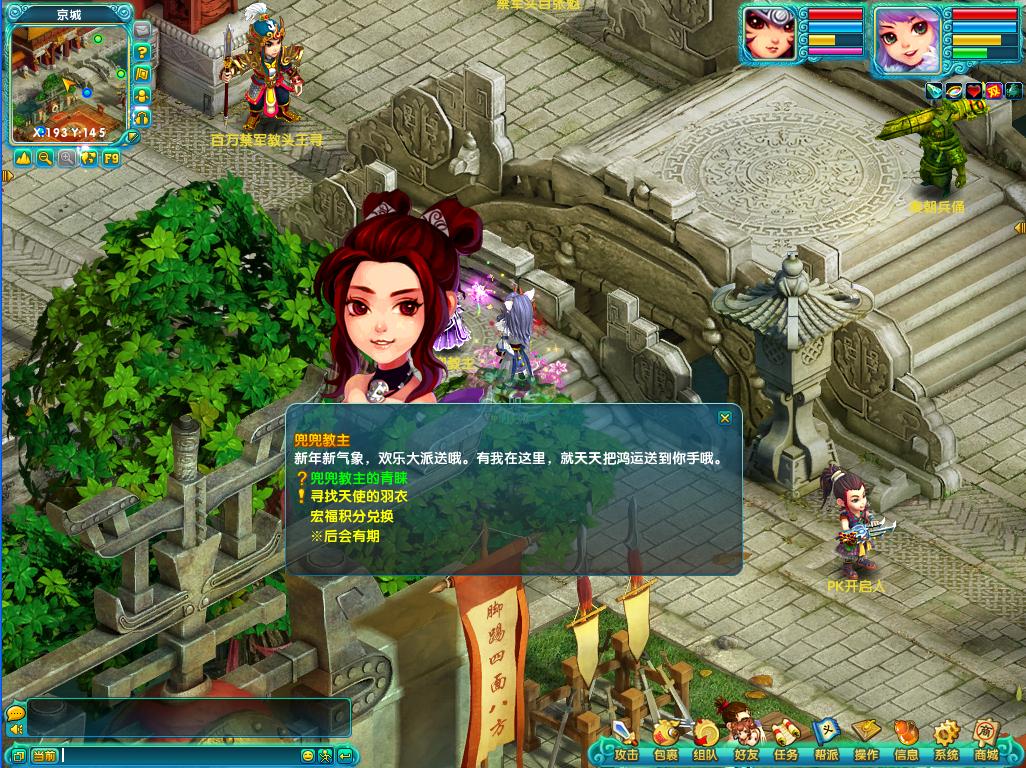Choose 宏福积分兑换 in the dialogue
This screenshot has height=768, width=1026.
[351, 516]
